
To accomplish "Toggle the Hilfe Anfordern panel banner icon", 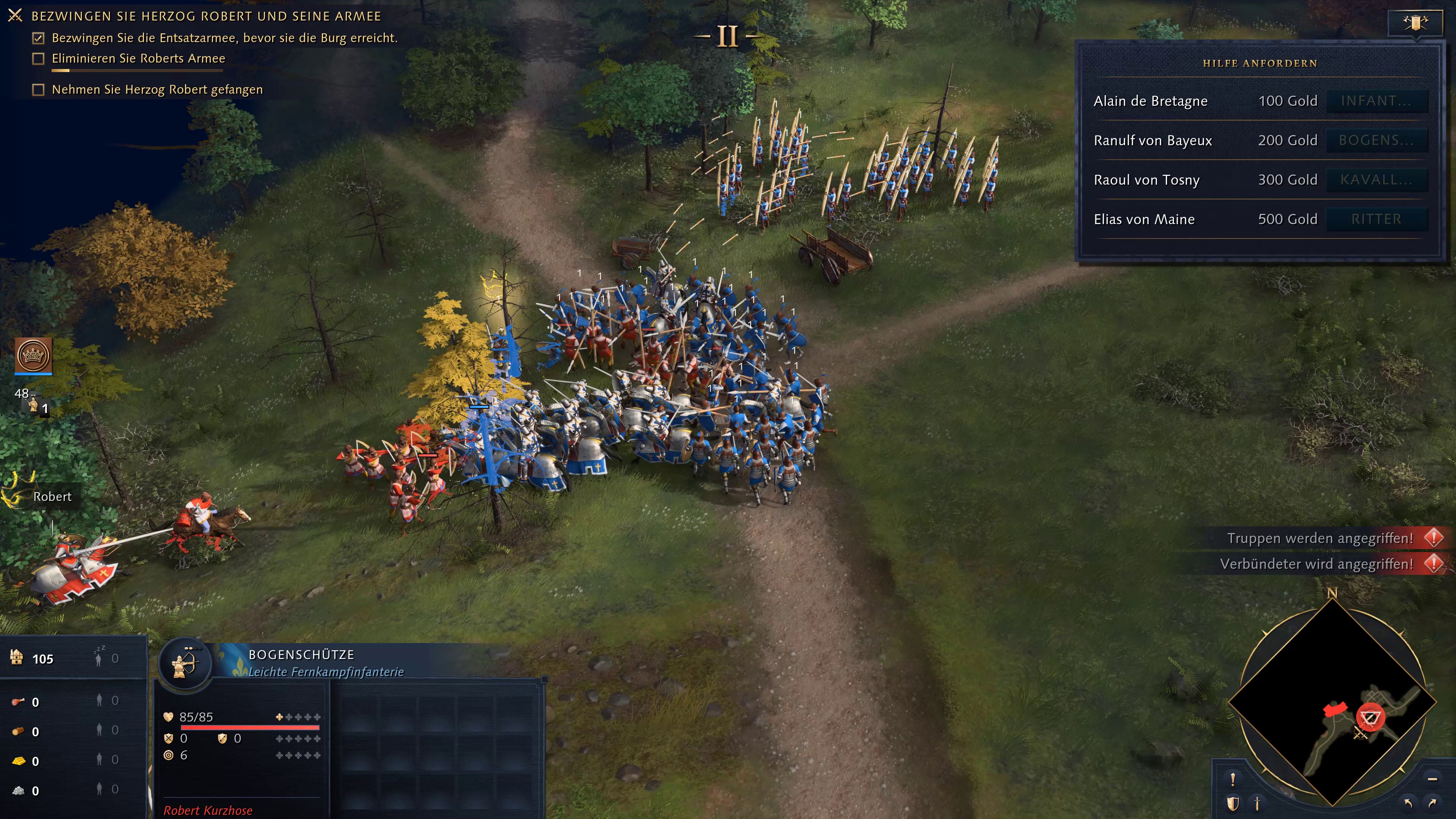I will coord(1415,23).
